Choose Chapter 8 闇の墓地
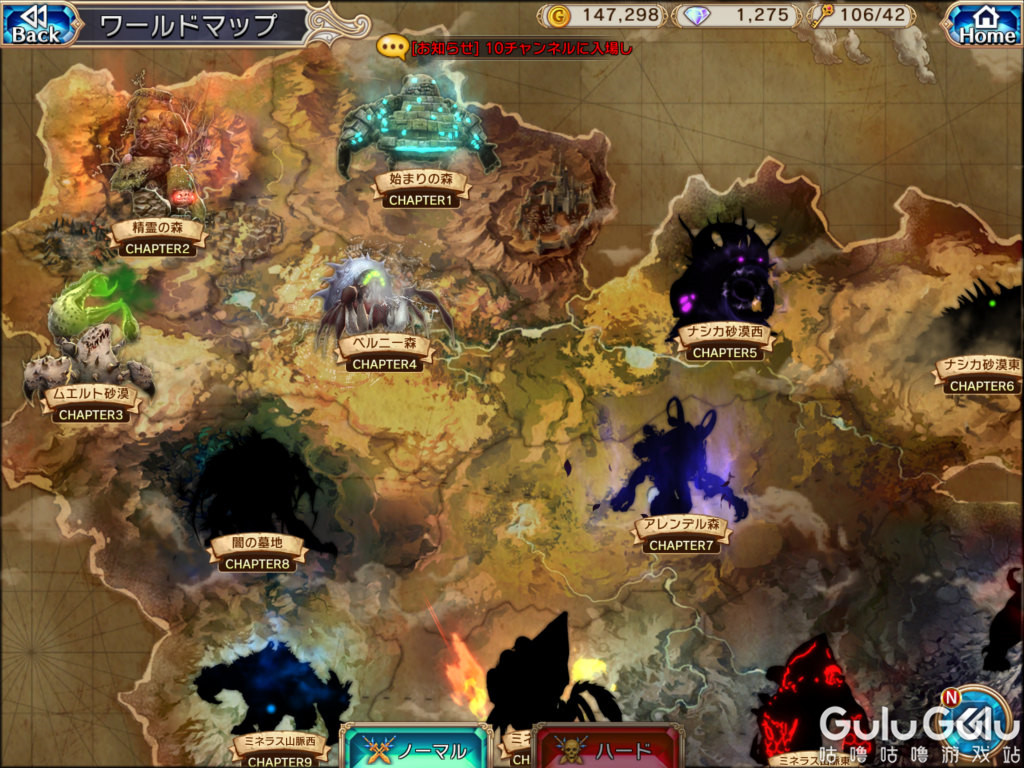 257,553
